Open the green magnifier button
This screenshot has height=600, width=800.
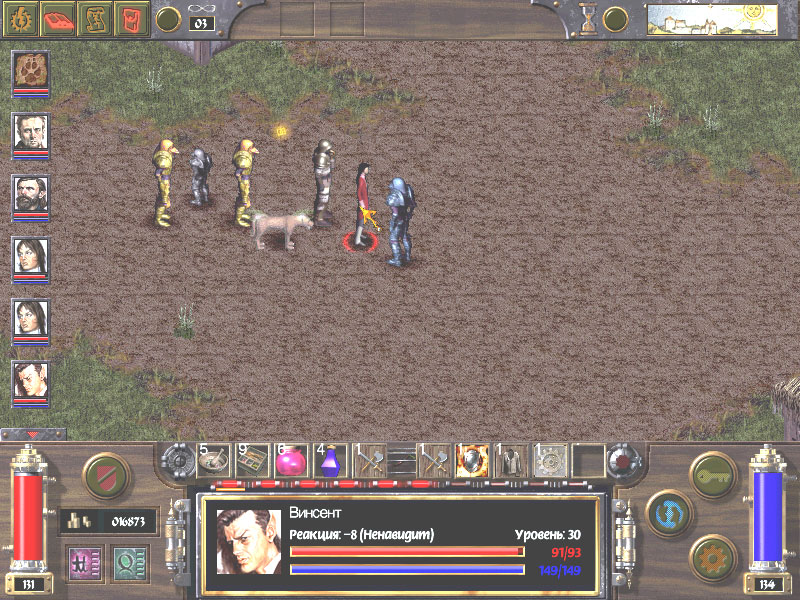click(x=127, y=562)
